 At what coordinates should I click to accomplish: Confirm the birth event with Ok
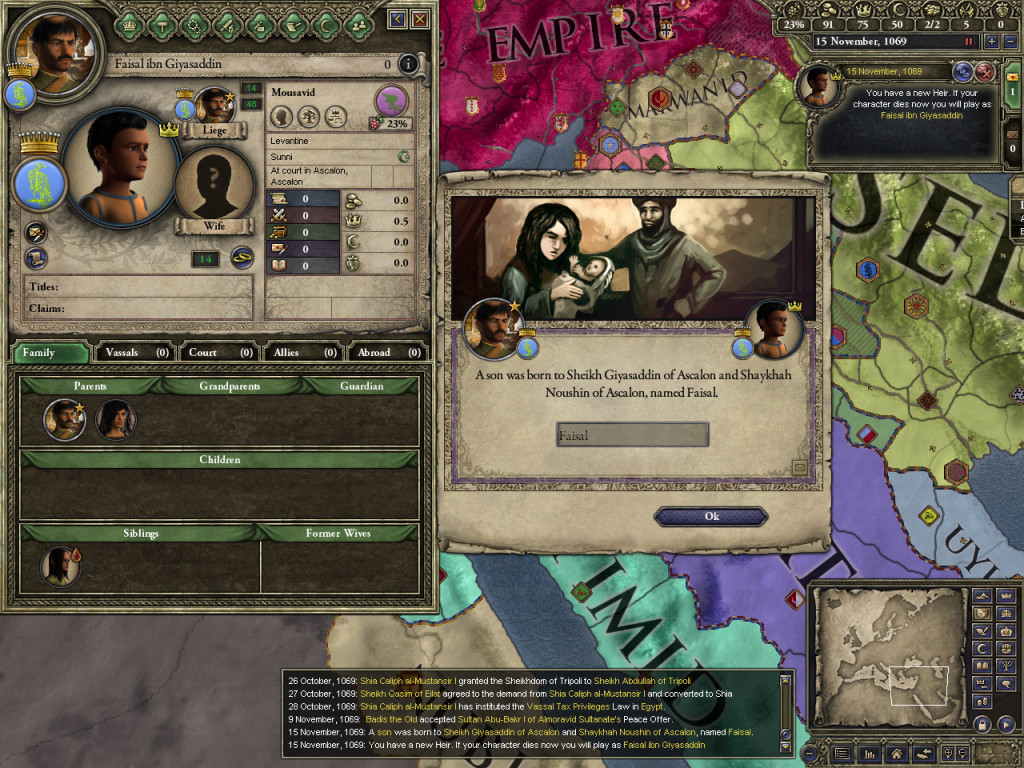pyautogui.click(x=711, y=516)
